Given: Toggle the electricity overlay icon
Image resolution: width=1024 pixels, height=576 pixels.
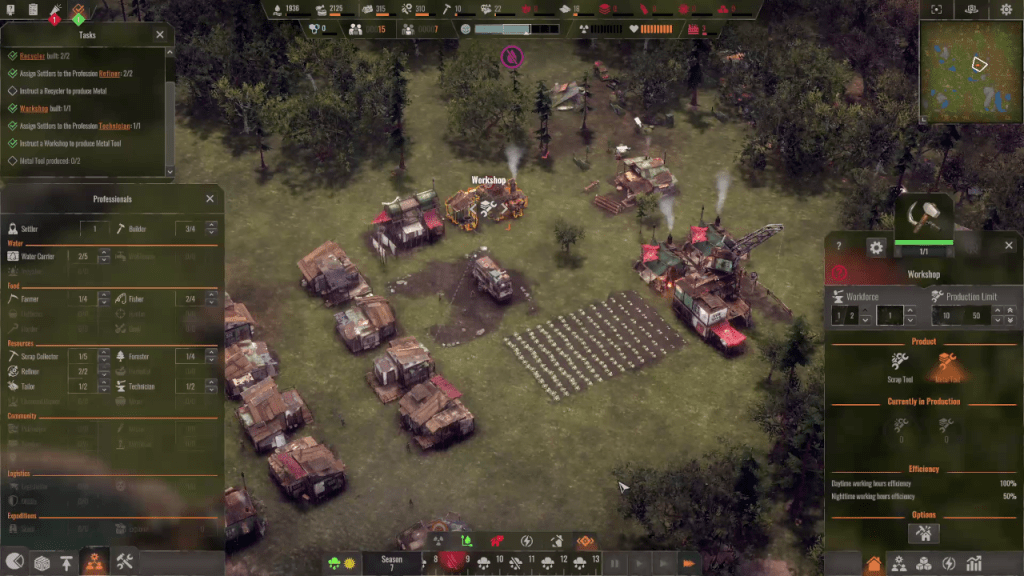Looking at the screenshot, I should (526, 541).
